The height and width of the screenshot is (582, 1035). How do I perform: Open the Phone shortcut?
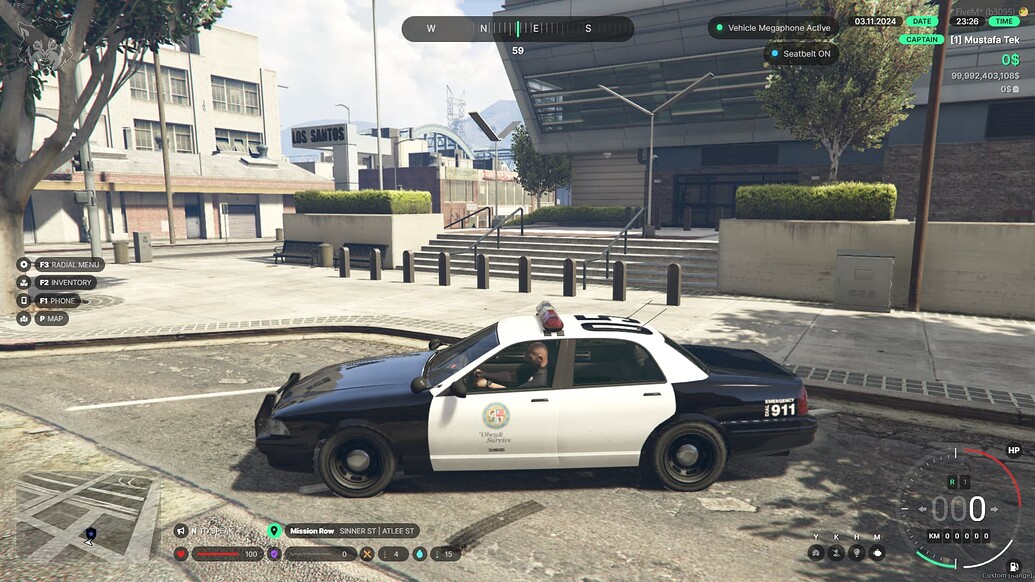click(x=24, y=300)
